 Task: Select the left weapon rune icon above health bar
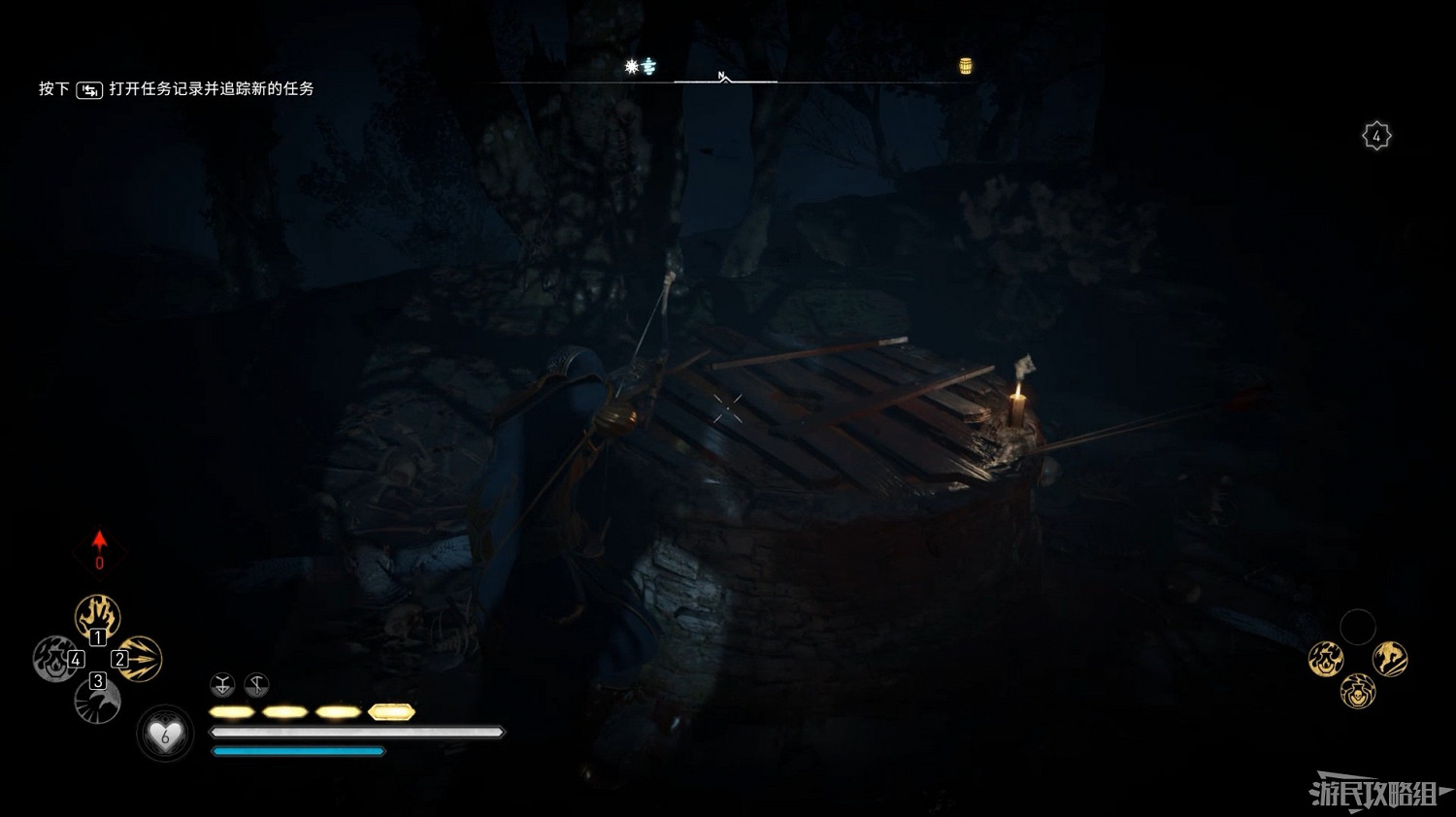point(221,685)
